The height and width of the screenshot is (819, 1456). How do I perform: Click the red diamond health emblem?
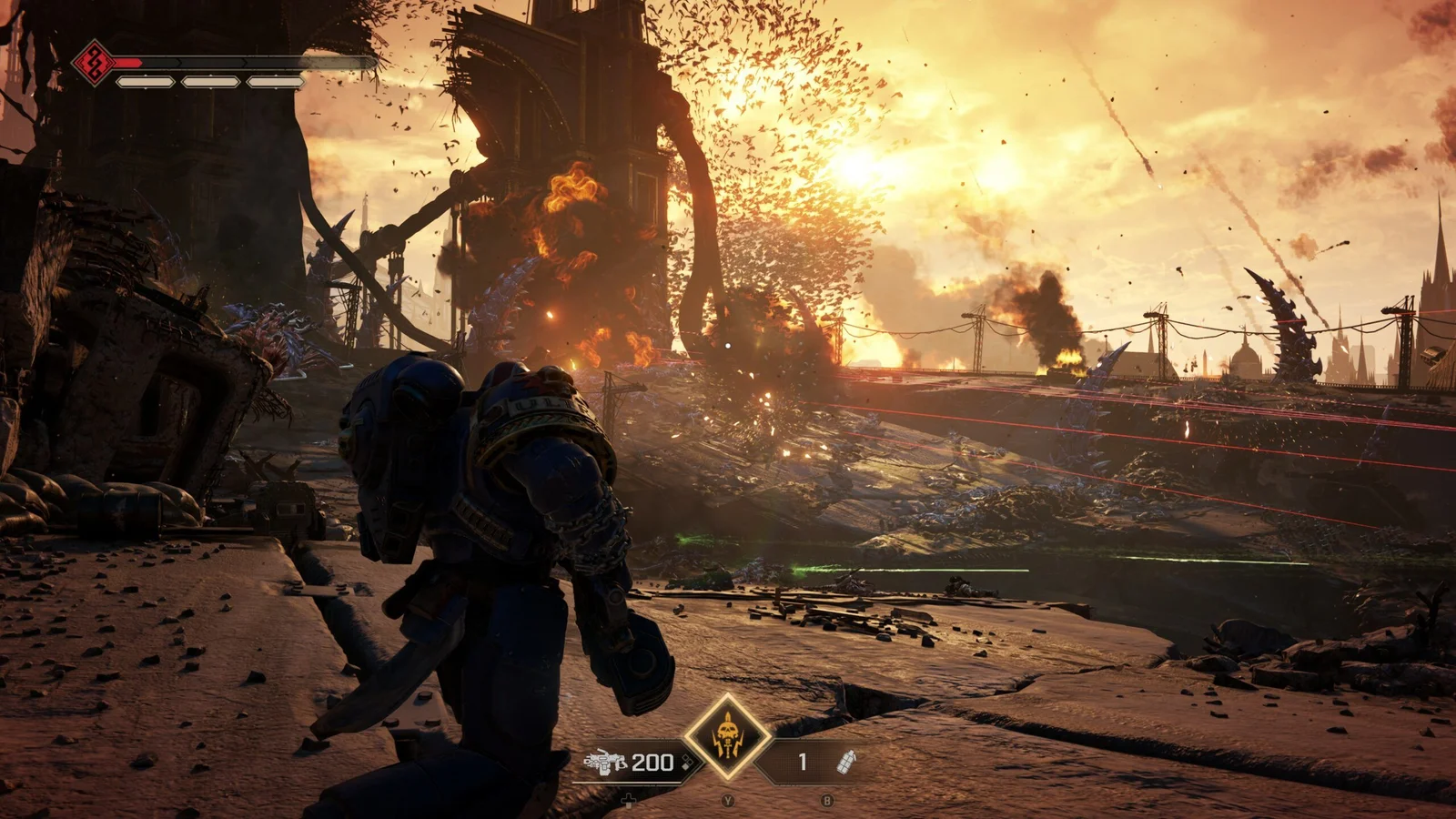(92, 62)
